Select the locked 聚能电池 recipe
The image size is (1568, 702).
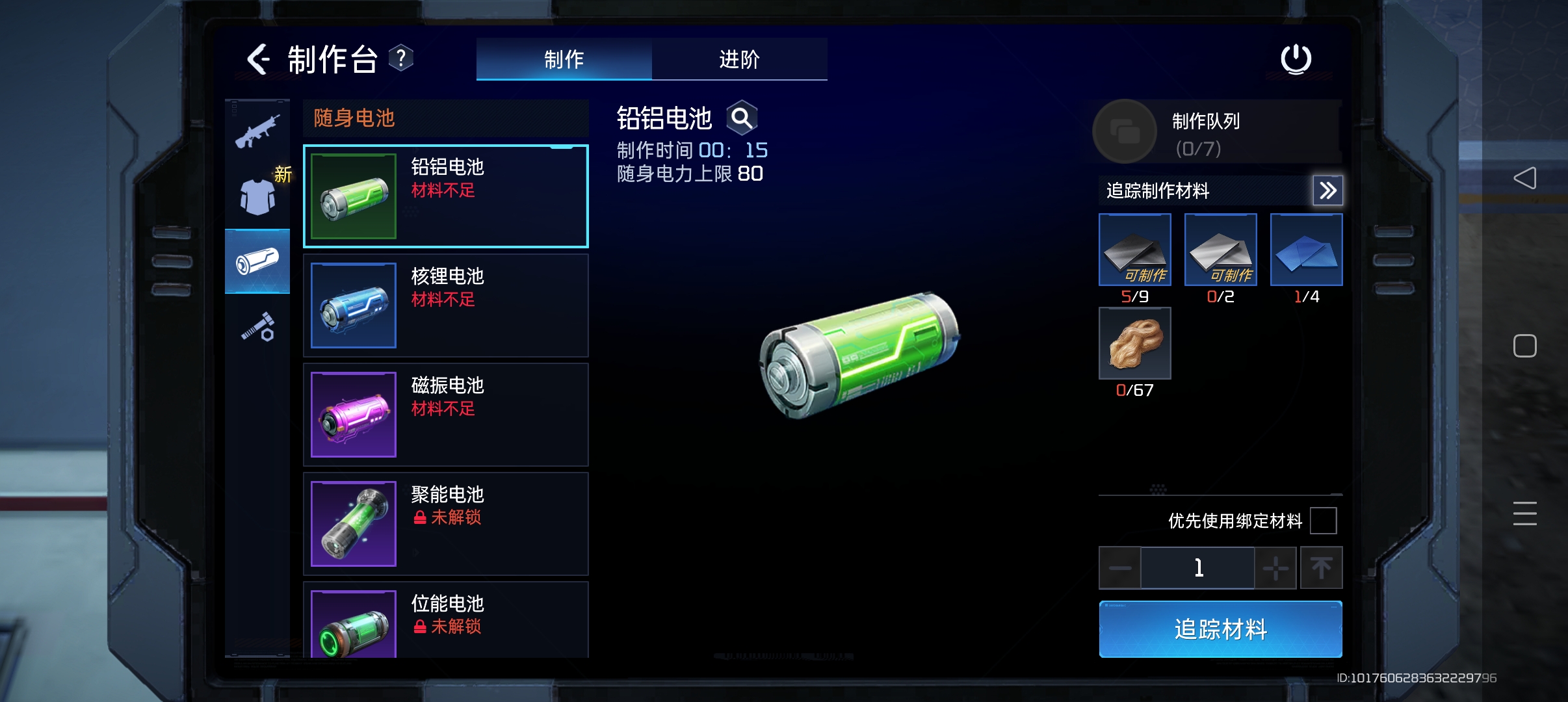(446, 524)
